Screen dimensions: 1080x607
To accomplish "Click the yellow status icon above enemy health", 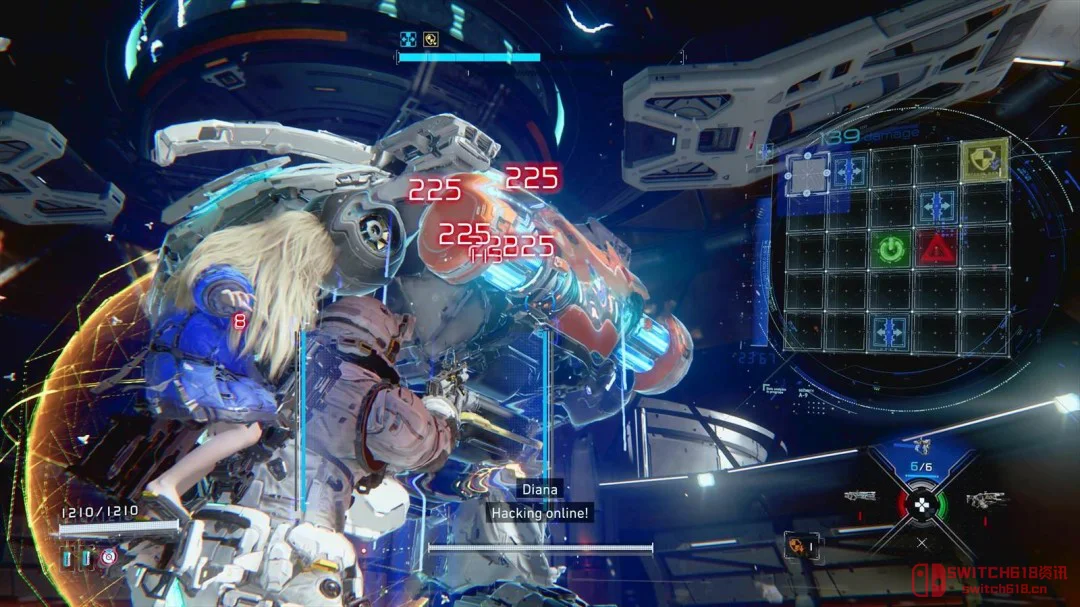I will click(431, 40).
